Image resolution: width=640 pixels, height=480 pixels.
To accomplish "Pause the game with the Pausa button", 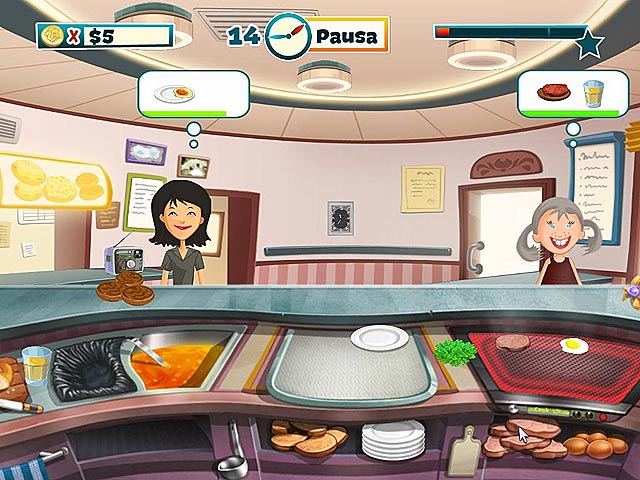I will (346, 37).
